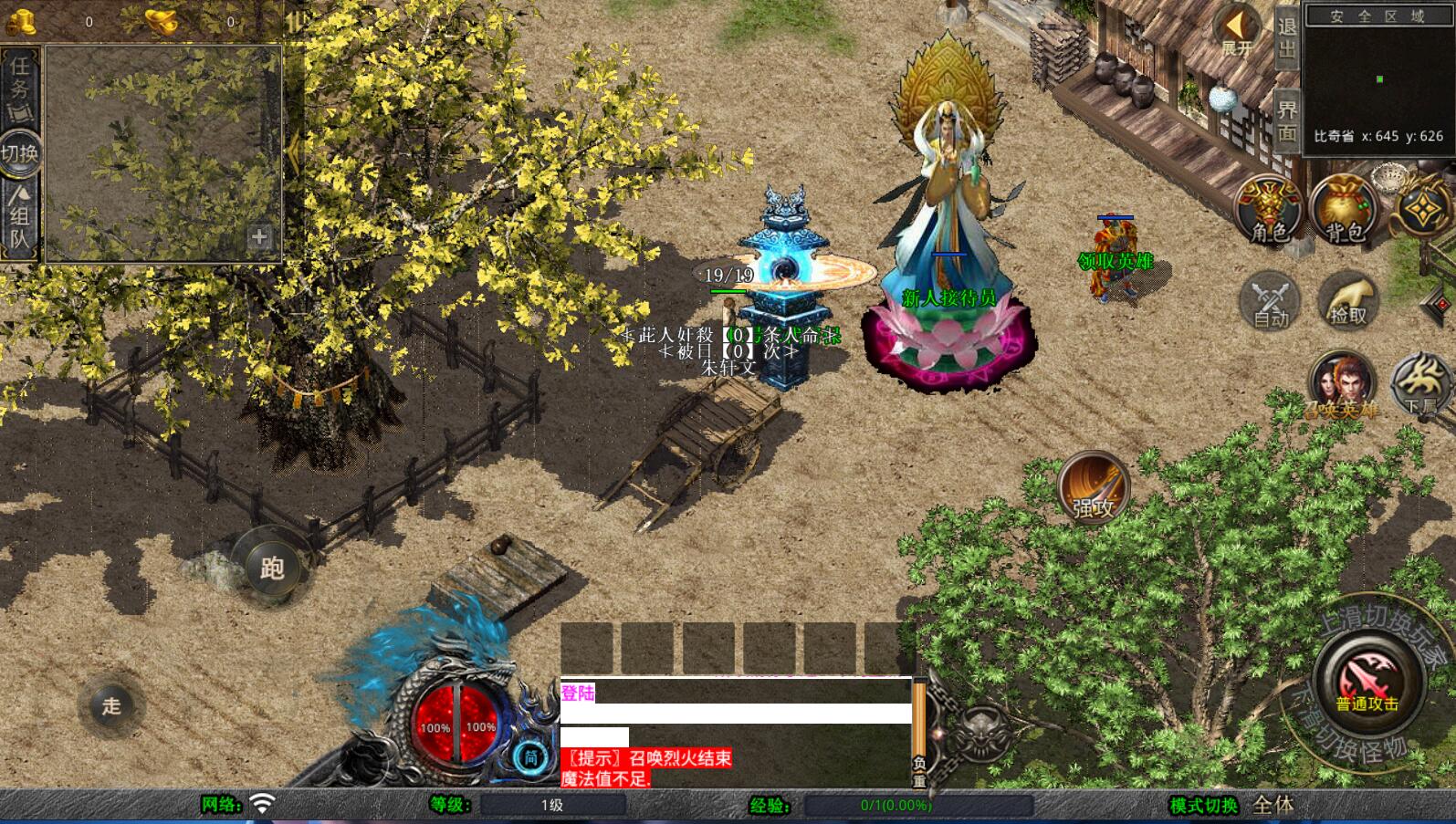Open the 角色 character sheet
Viewport: 1456px width, 824px height.
pos(1268,210)
